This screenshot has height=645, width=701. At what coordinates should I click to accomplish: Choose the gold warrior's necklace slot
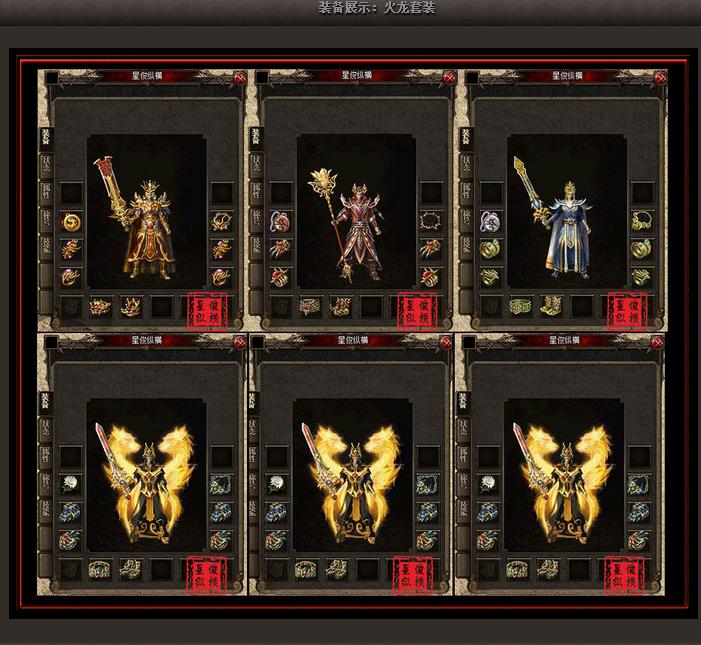(221, 221)
